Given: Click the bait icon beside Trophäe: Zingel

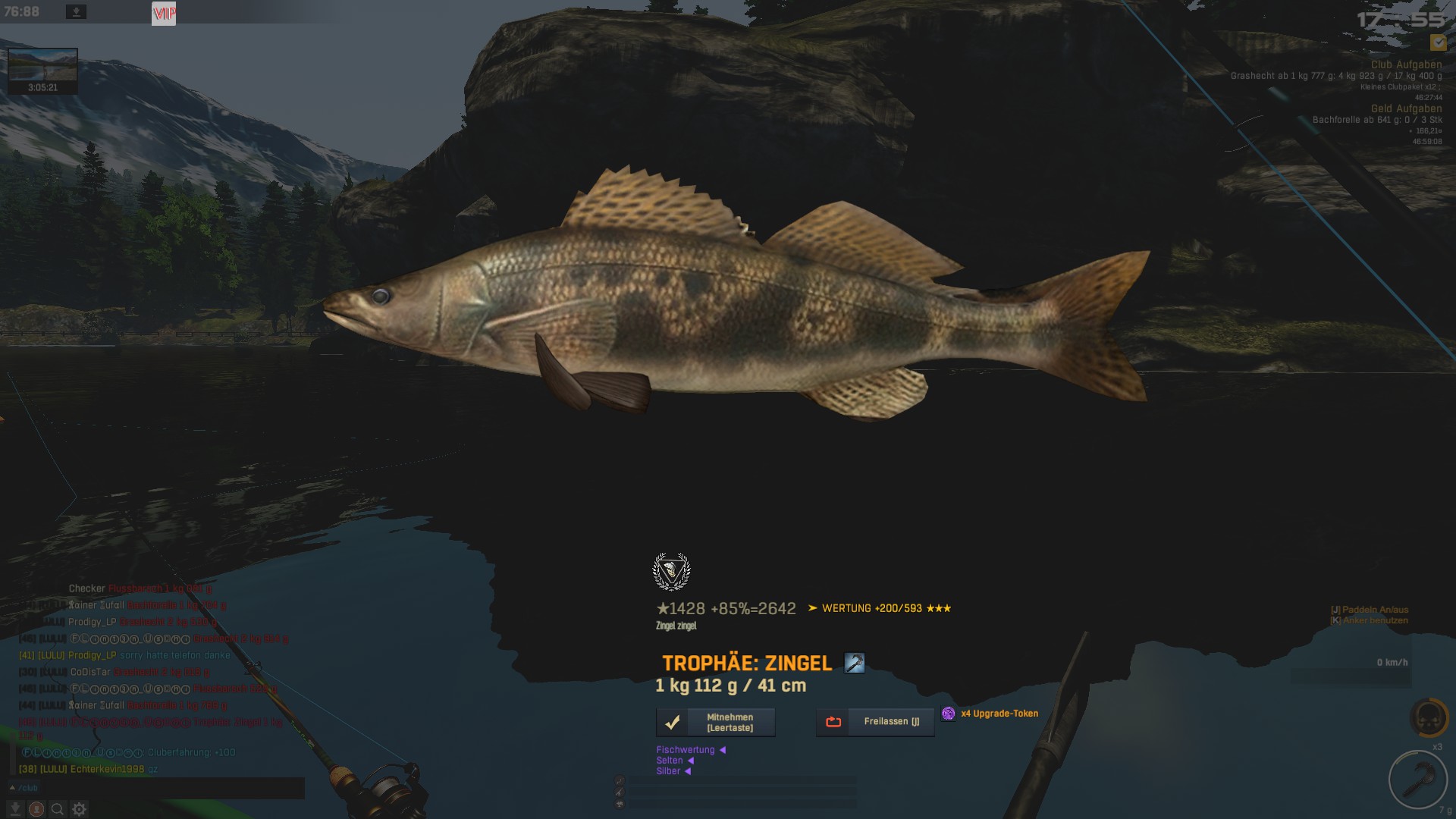Looking at the screenshot, I should point(855,663).
